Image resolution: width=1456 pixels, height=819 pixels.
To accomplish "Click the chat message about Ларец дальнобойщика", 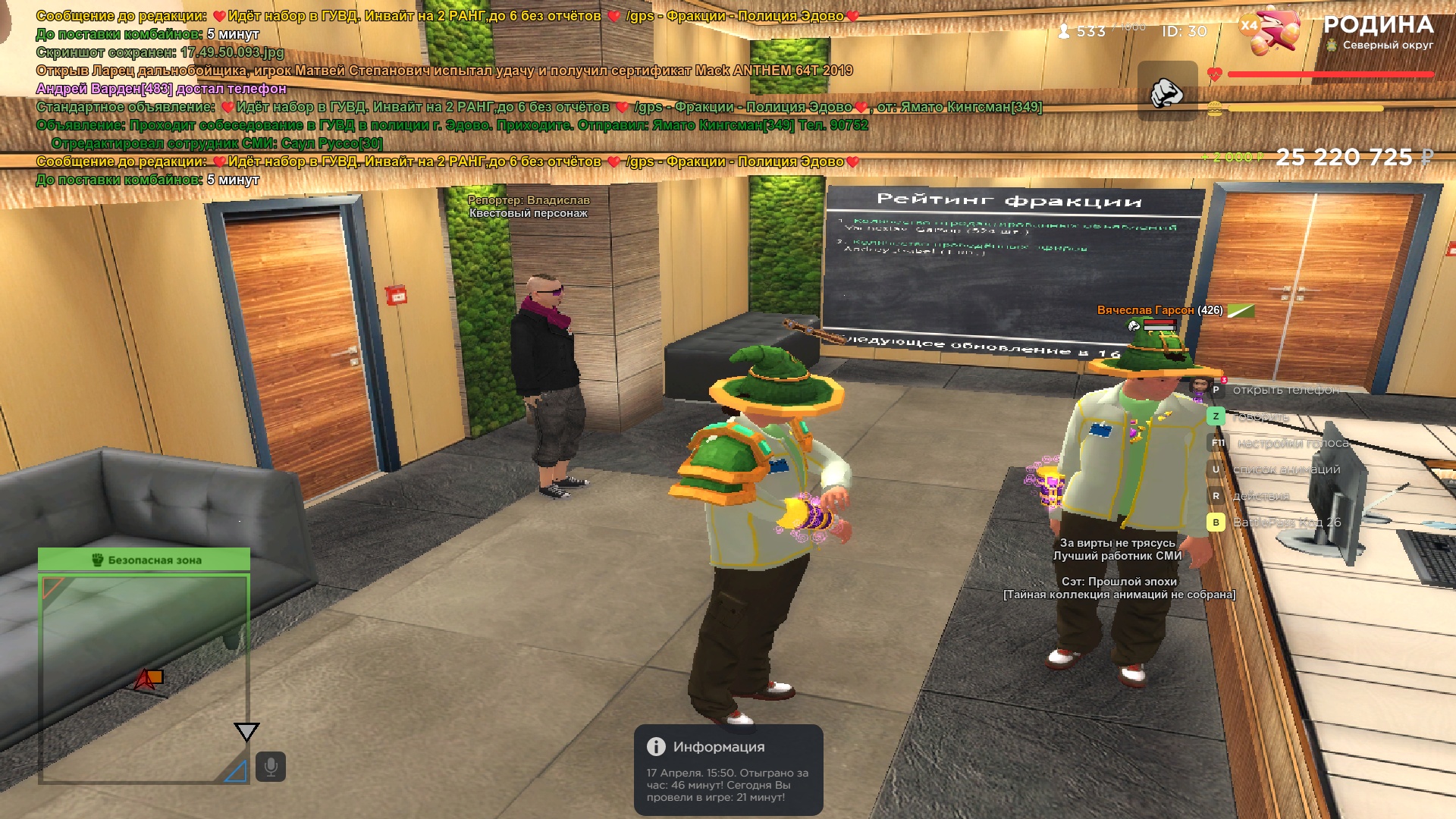I will (444, 71).
